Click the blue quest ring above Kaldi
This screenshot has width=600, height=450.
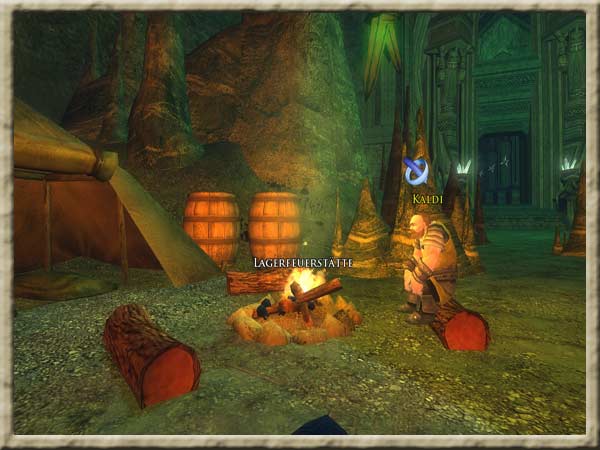pos(416,172)
